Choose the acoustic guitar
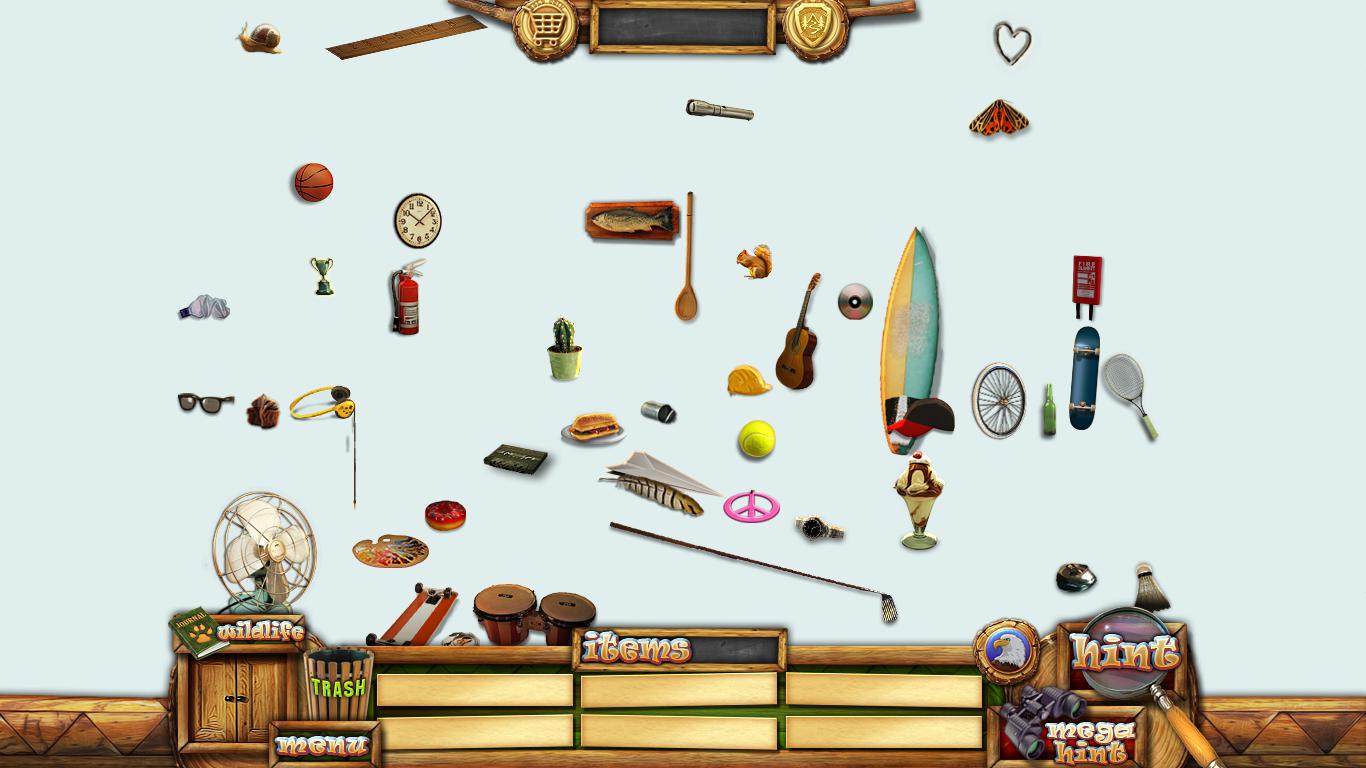Viewport: 1366px width, 768px height. (x=798, y=340)
